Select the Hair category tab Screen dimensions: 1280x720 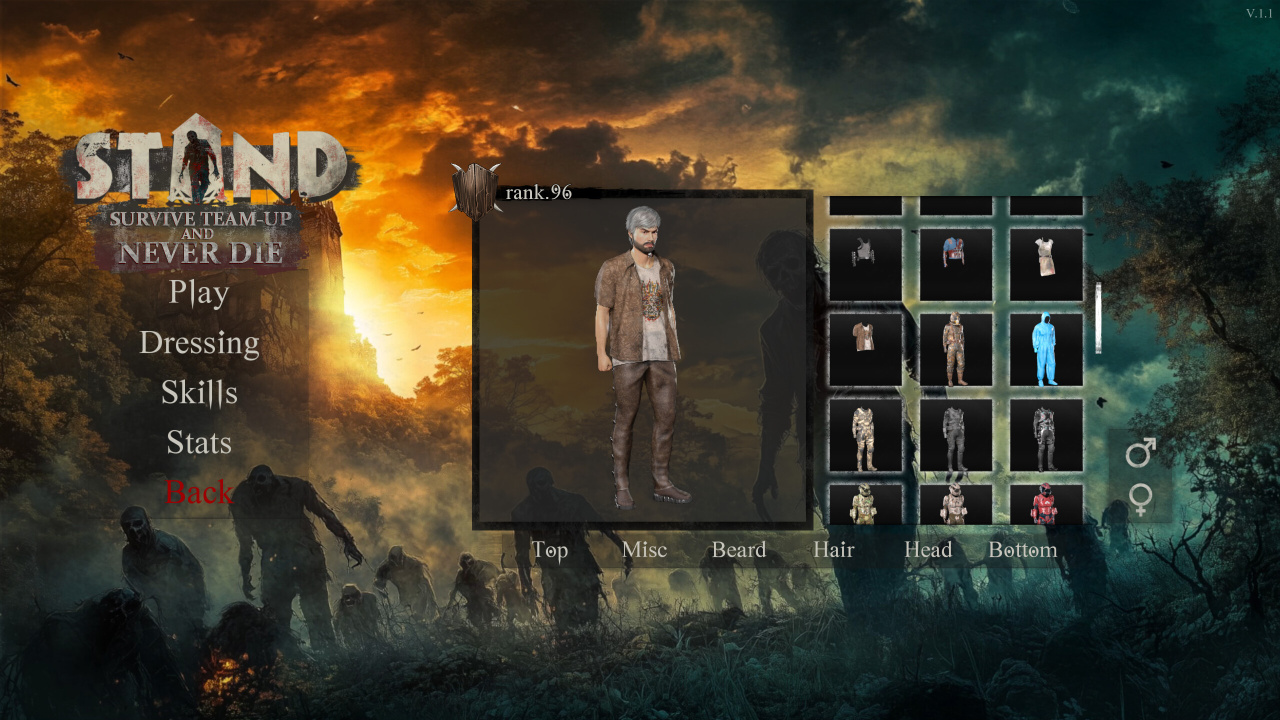click(x=833, y=550)
